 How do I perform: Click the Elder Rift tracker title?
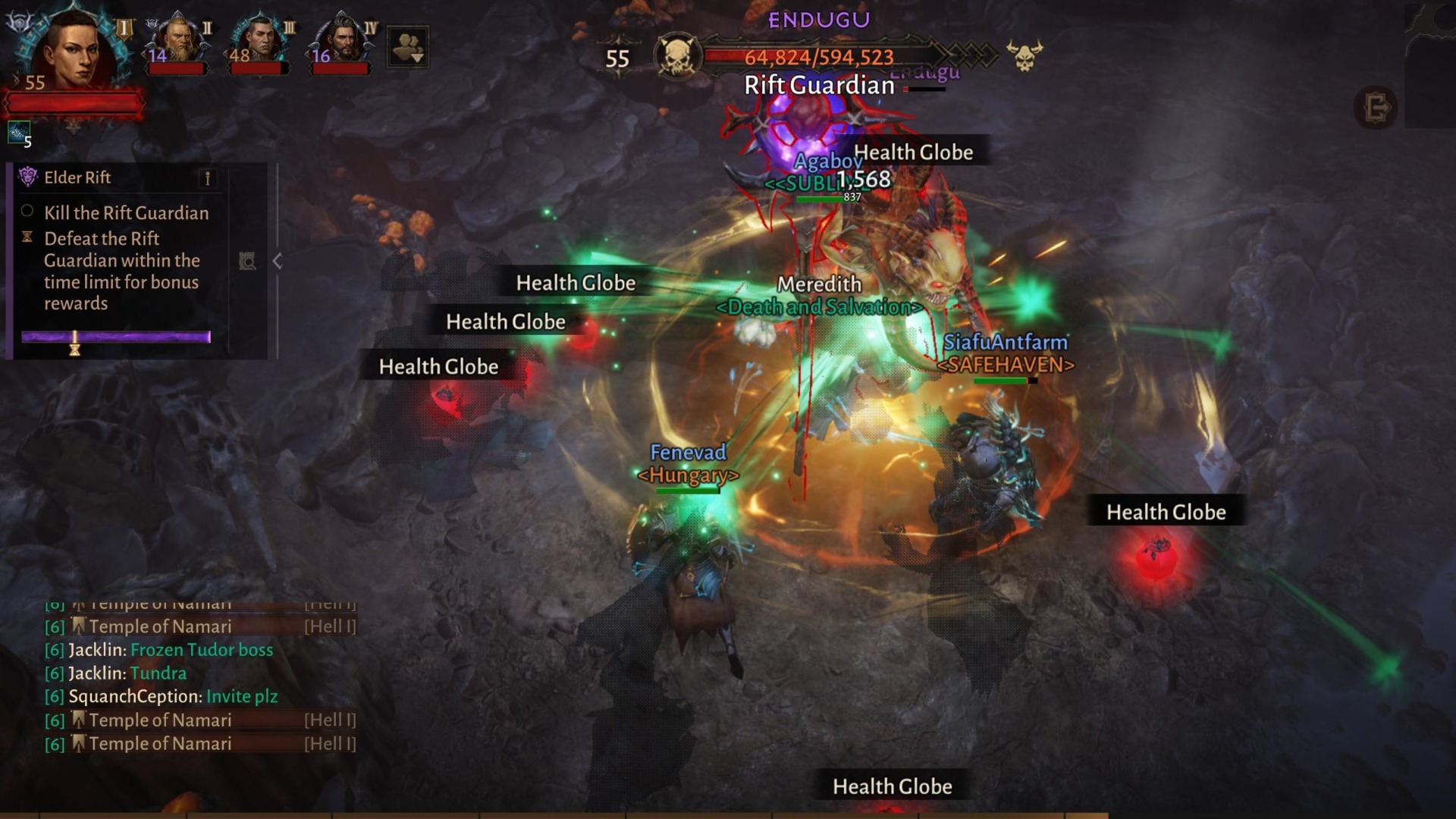pos(77,177)
